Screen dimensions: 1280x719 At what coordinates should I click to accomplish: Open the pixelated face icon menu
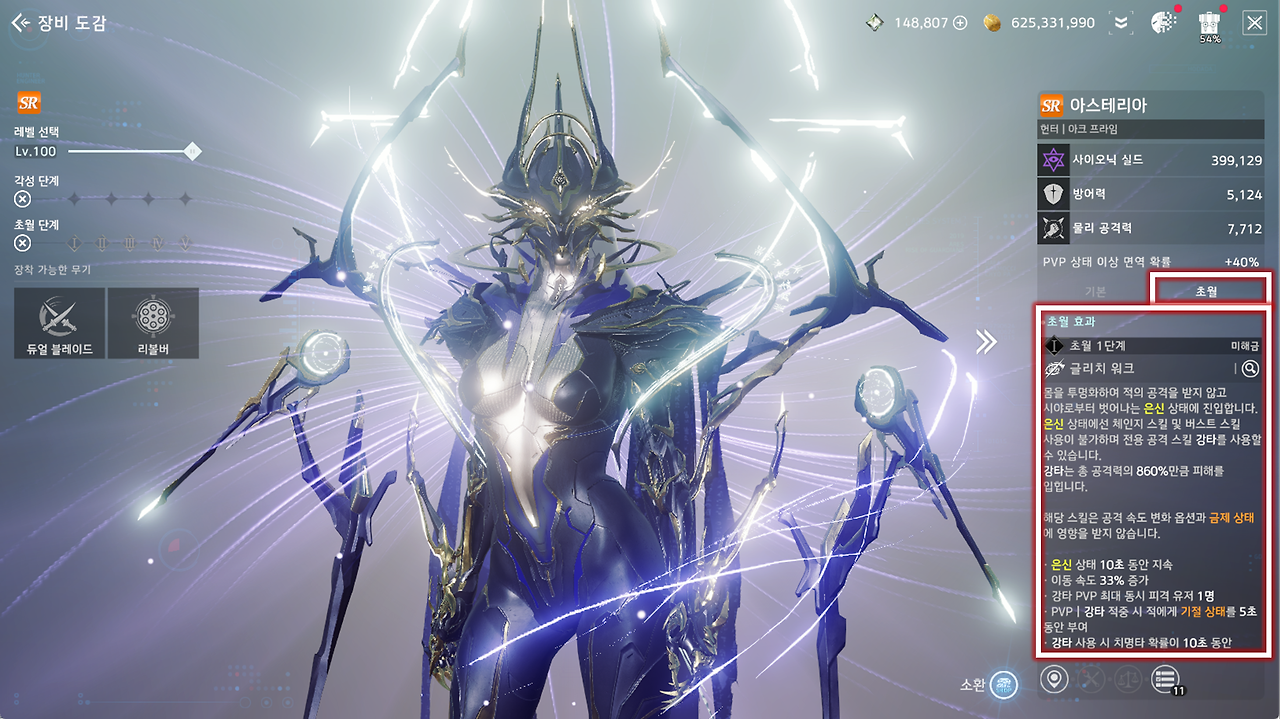(1163, 22)
